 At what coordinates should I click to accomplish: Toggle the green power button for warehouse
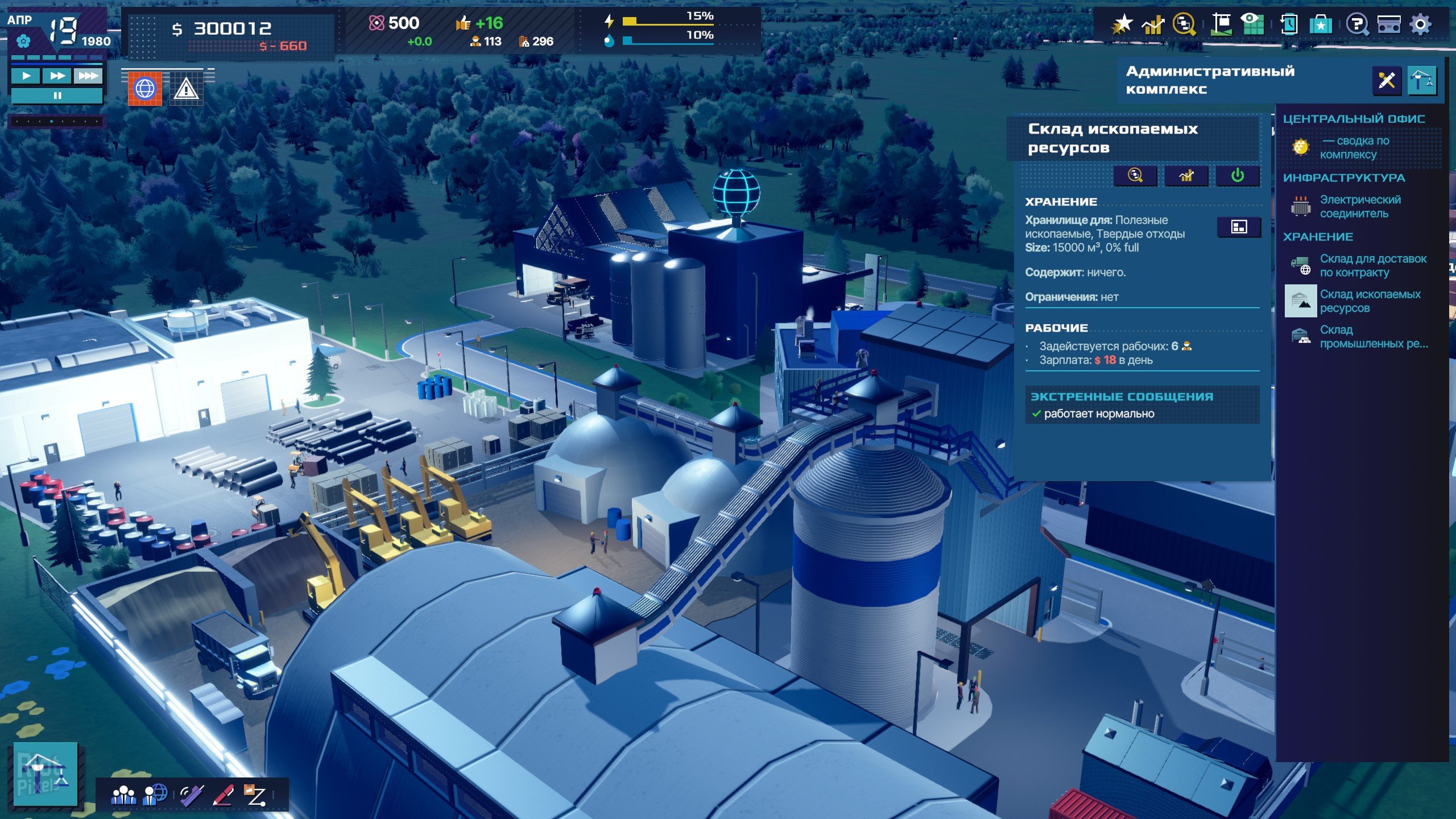(1237, 176)
